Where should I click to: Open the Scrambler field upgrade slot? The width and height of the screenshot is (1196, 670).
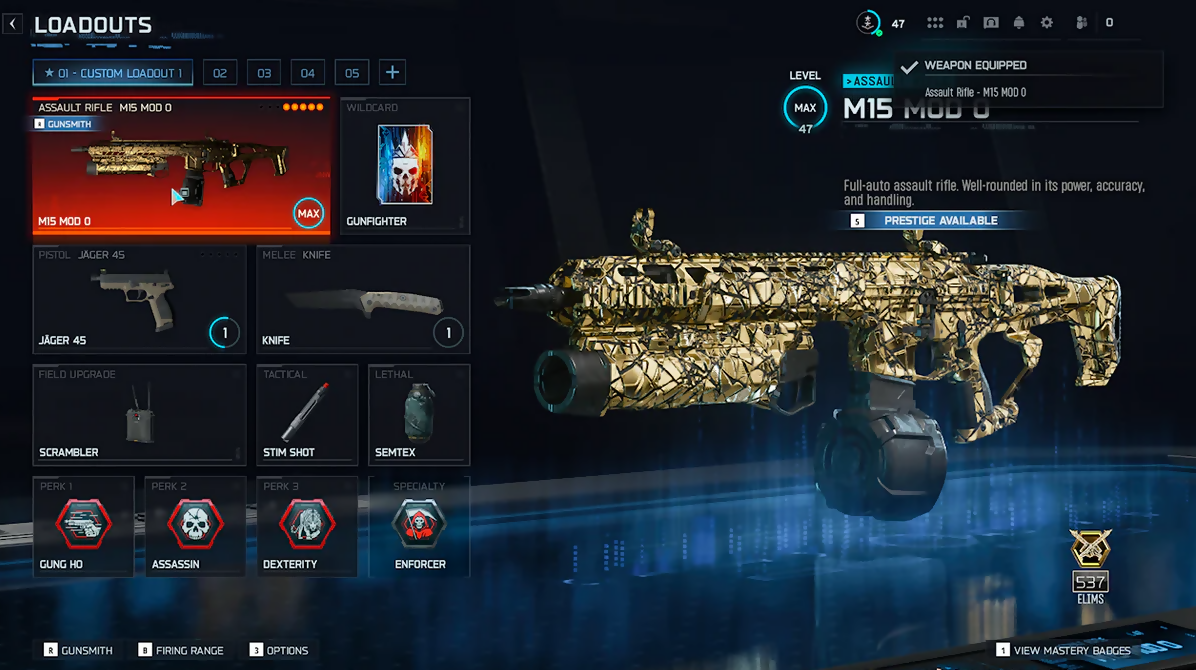click(139, 414)
